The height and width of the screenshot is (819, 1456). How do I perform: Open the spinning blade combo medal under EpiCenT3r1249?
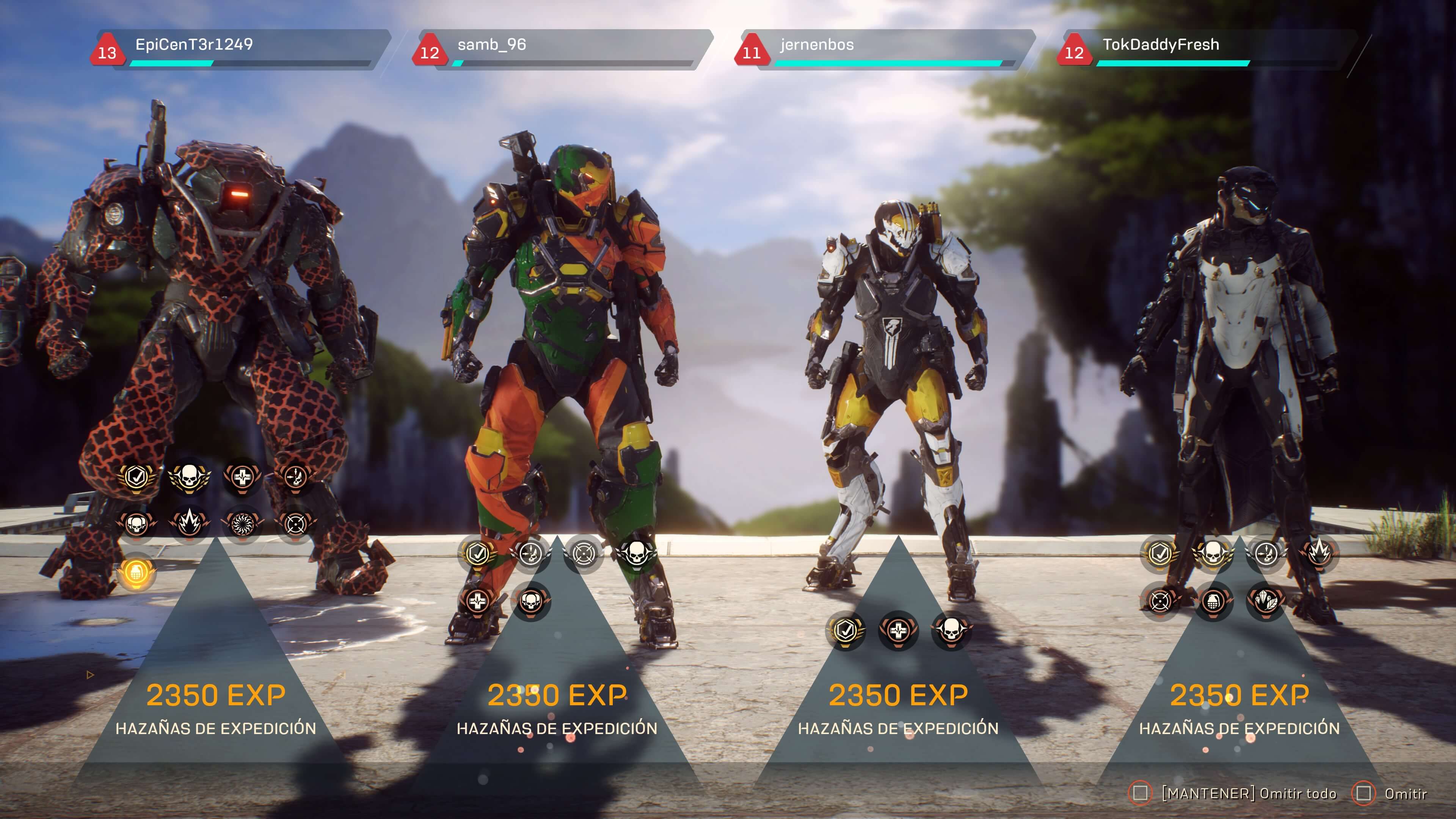tap(243, 523)
